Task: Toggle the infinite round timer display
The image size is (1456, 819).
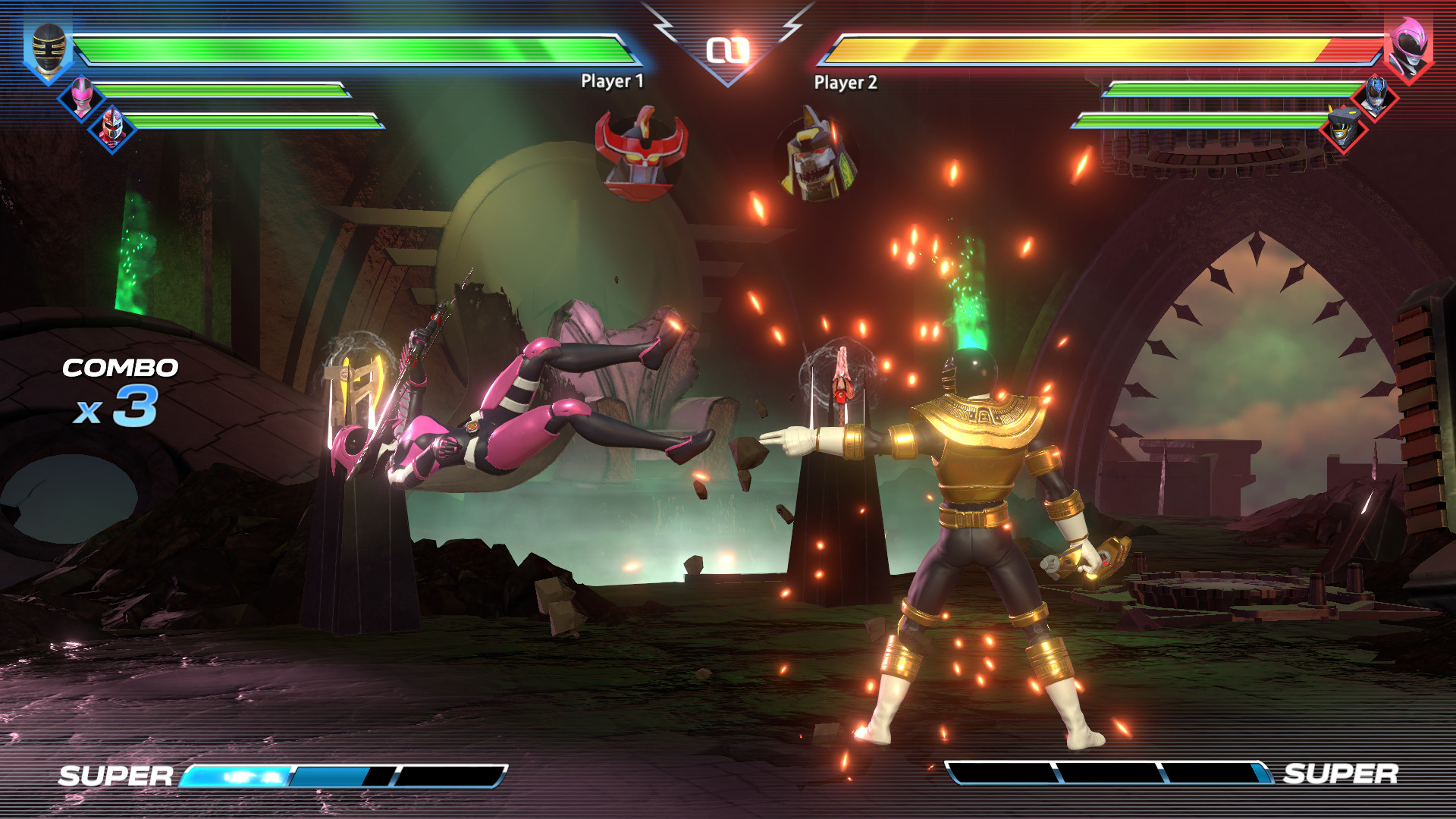Action: point(727,47)
